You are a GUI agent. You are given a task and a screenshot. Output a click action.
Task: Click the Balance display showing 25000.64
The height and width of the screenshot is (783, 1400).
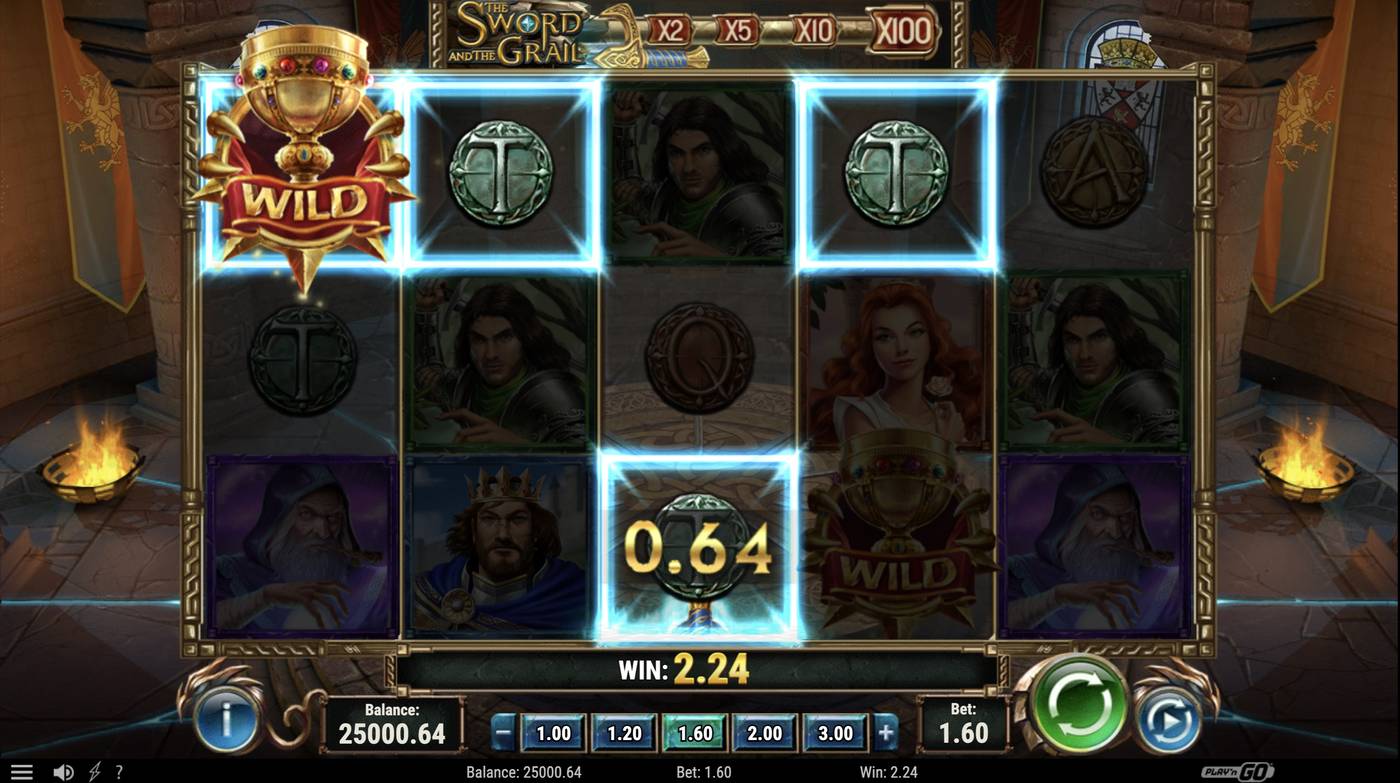click(x=392, y=725)
